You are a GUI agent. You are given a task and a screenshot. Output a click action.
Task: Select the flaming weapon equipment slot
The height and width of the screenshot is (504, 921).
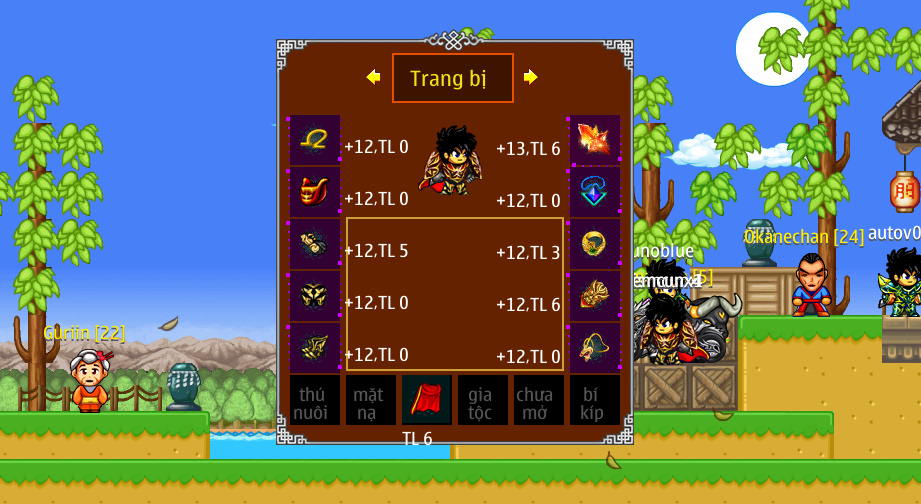click(595, 140)
